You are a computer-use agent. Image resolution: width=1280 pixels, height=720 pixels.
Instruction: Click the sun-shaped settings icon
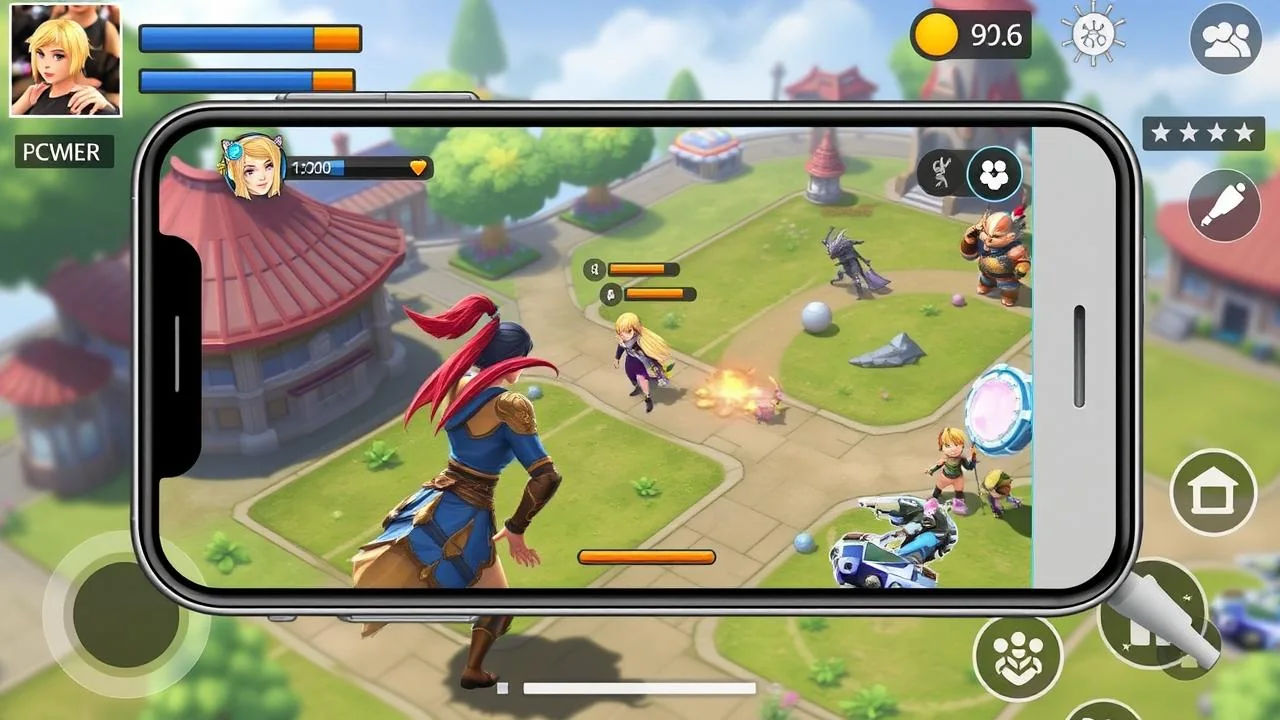[1094, 35]
